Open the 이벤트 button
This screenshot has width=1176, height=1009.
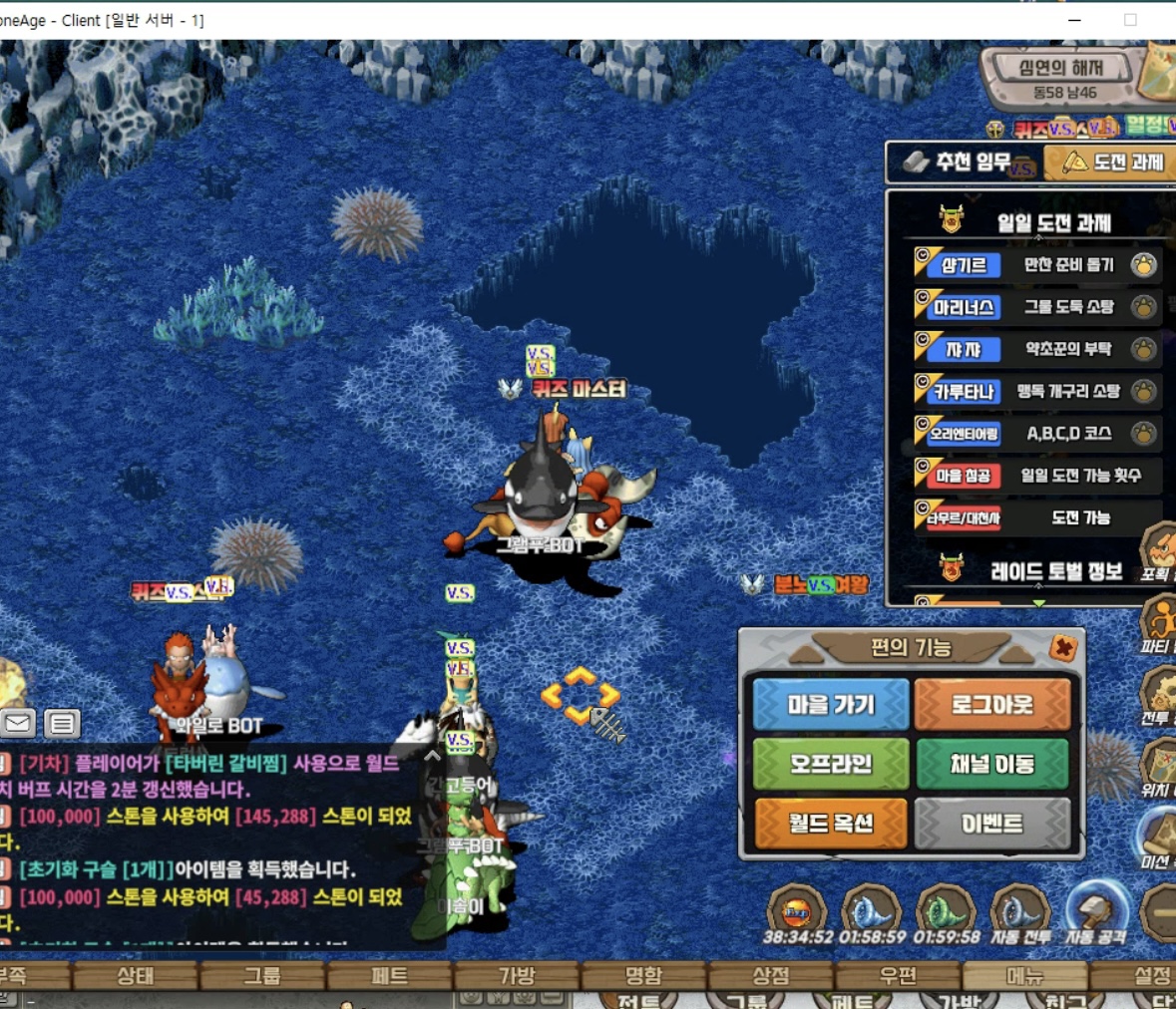point(991,824)
